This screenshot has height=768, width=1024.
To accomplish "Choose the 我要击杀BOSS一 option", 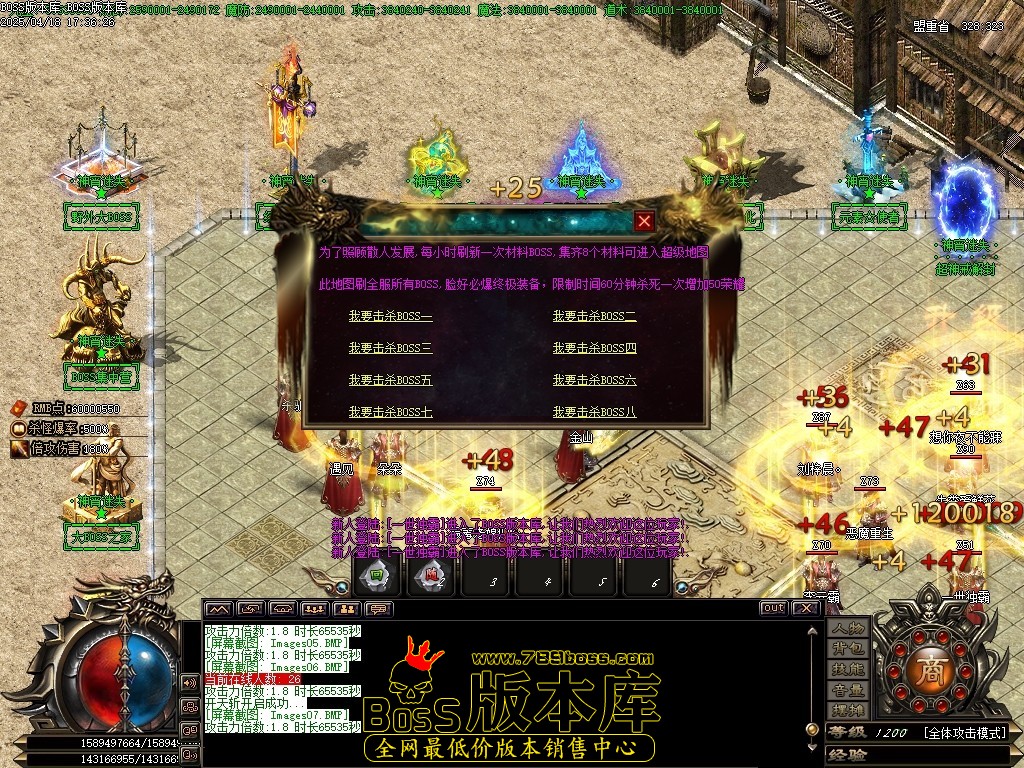I will [390, 316].
